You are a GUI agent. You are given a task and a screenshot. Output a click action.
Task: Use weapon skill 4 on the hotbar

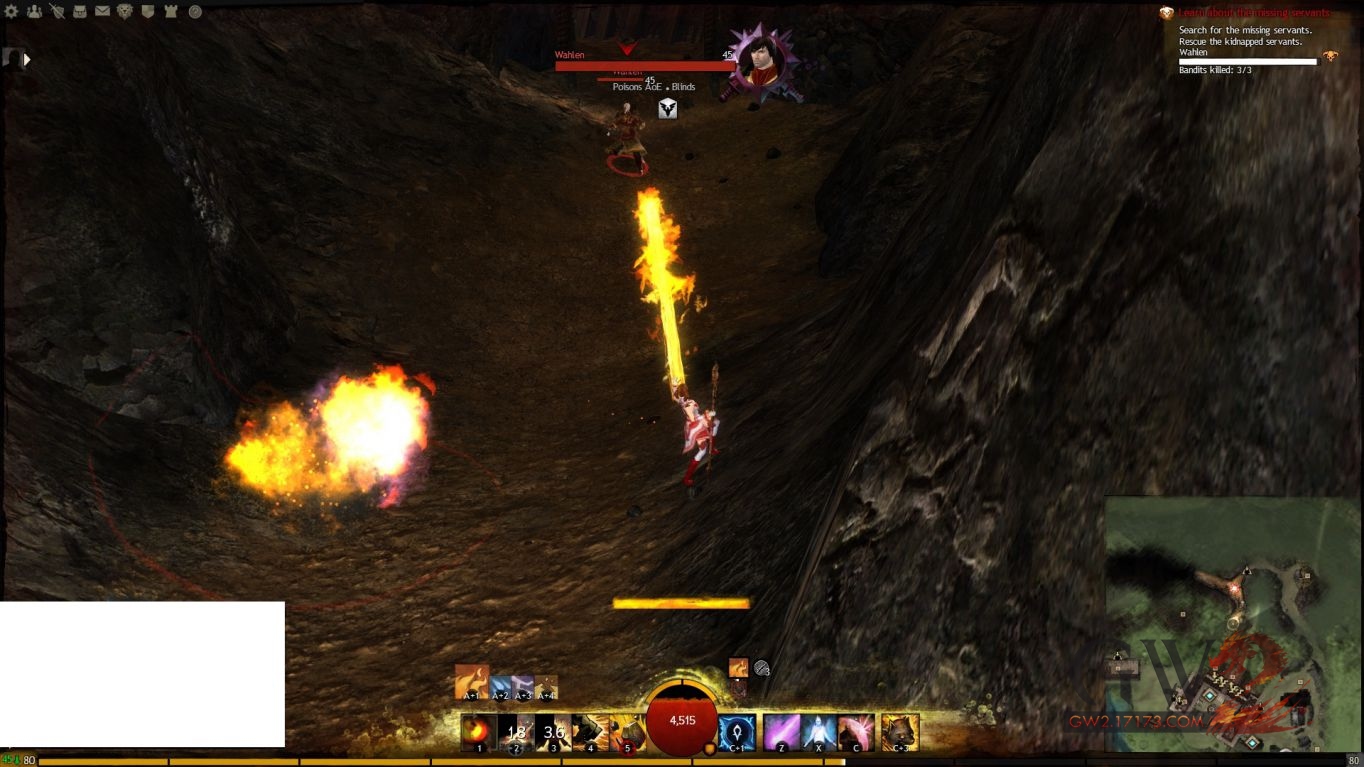(590, 732)
